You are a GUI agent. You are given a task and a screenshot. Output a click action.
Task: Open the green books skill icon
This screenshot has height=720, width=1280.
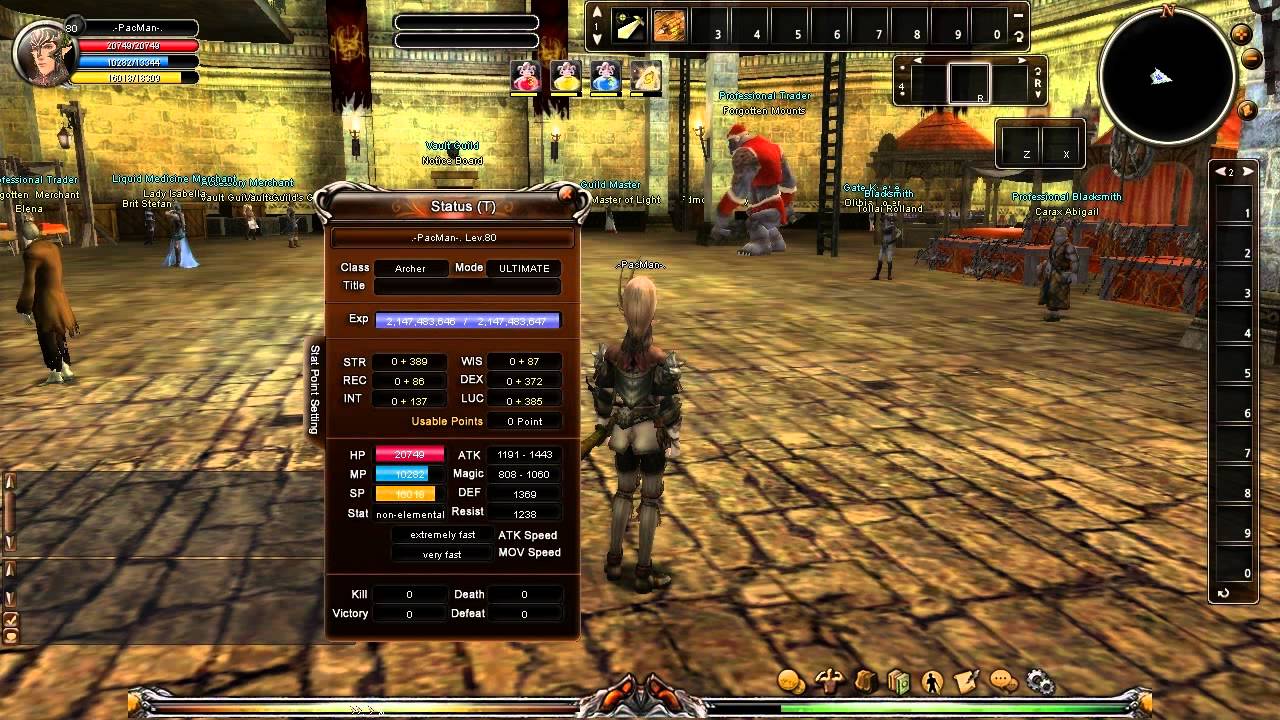click(898, 678)
